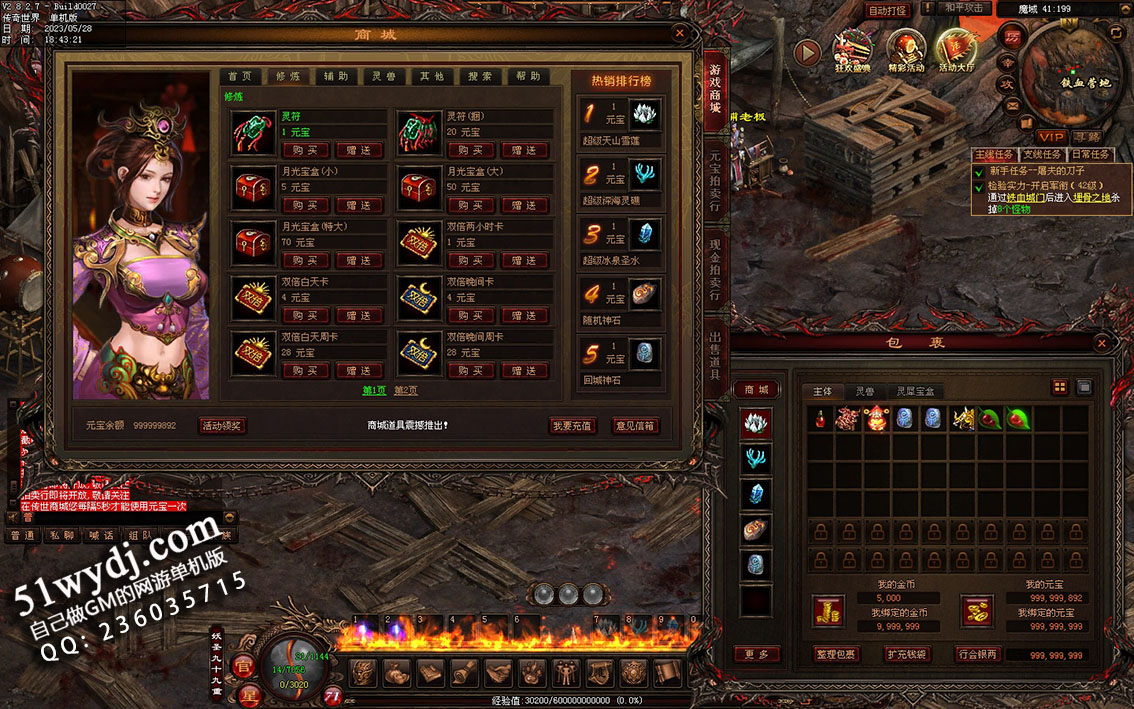Show the 支线任务 side quests tab
This screenshot has width=1134, height=709.
coord(1041,155)
